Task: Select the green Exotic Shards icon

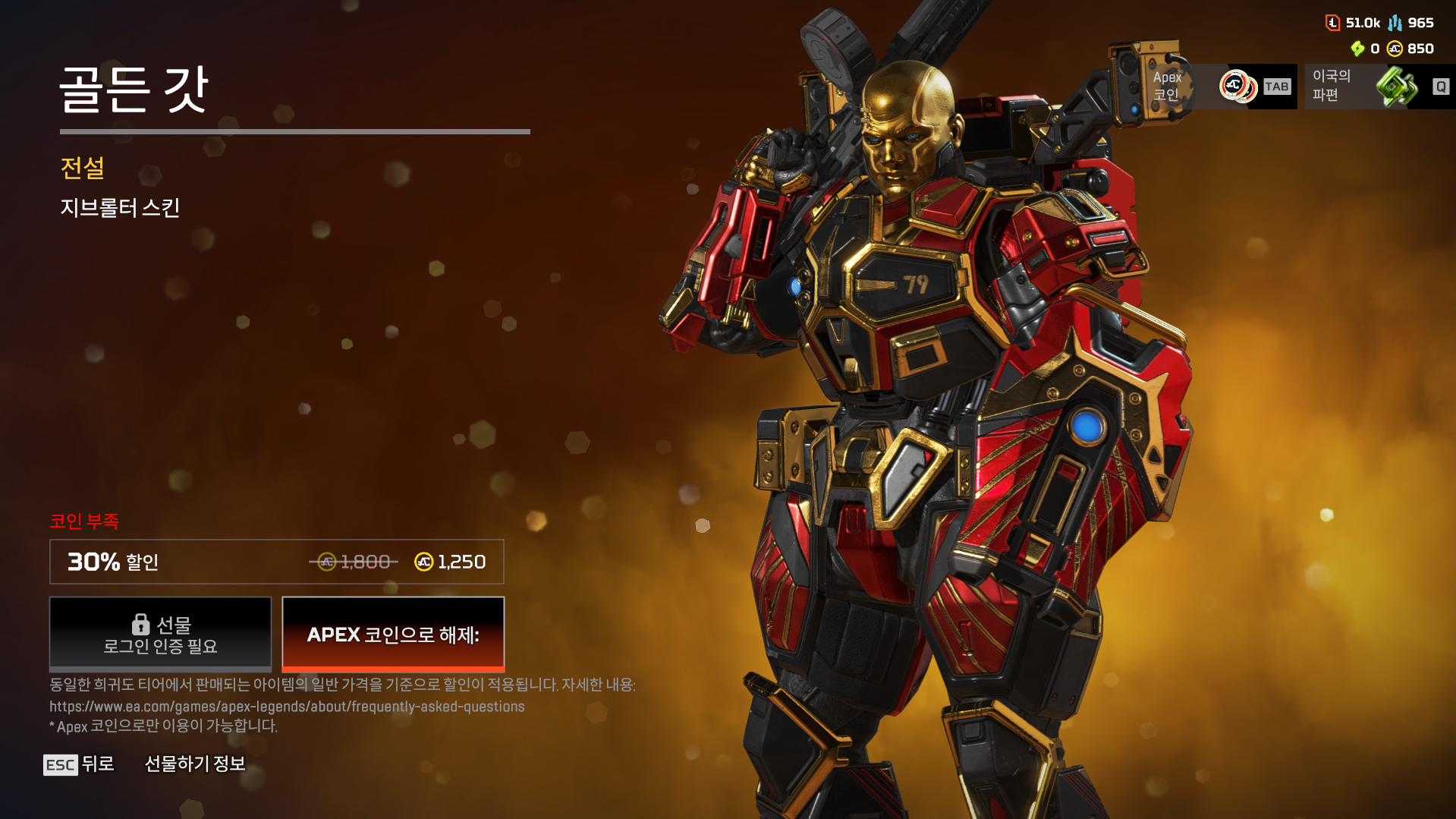Action: pyautogui.click(x=1398, y=87)
